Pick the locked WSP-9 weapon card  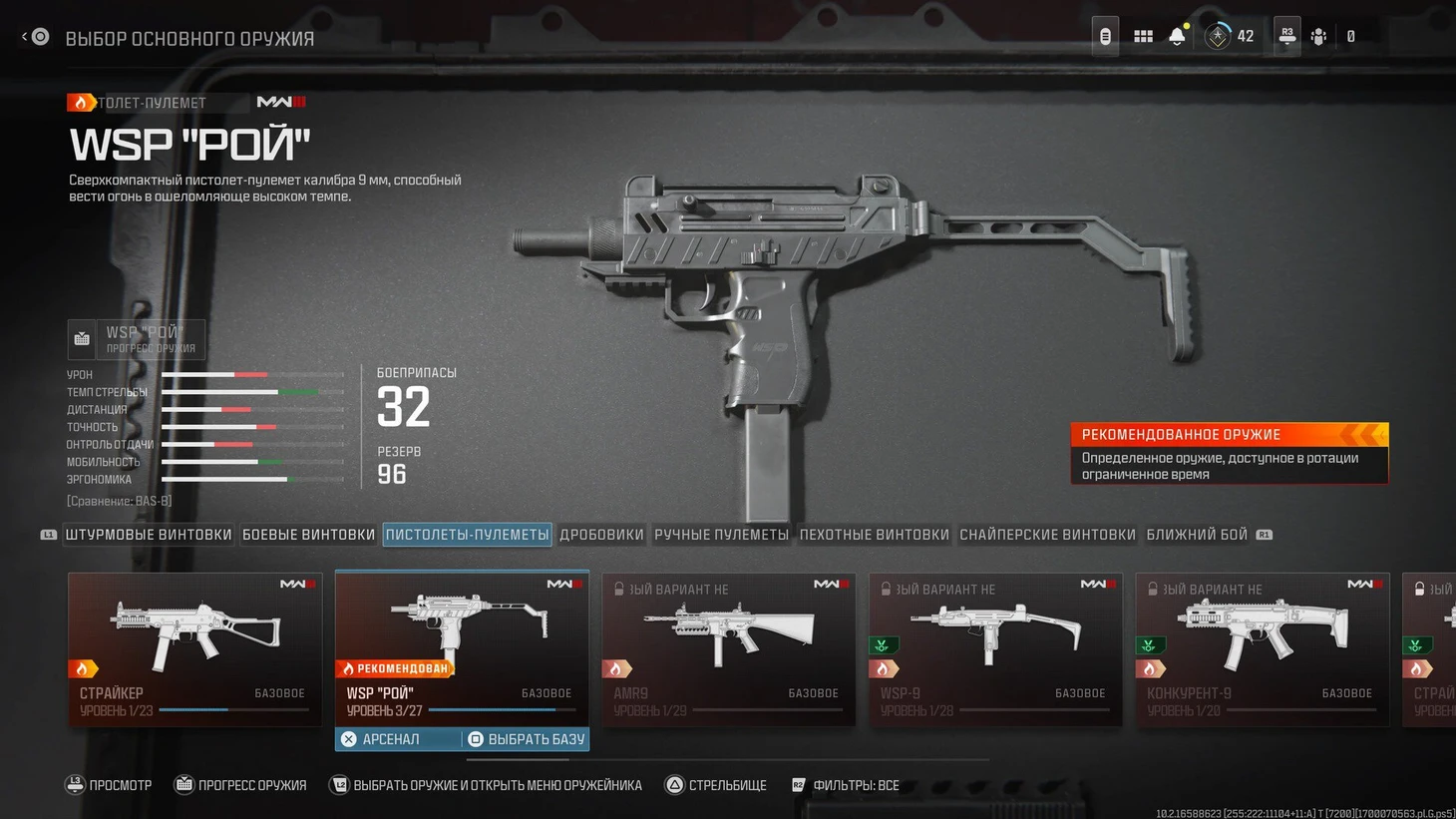(x=995, y=647)
